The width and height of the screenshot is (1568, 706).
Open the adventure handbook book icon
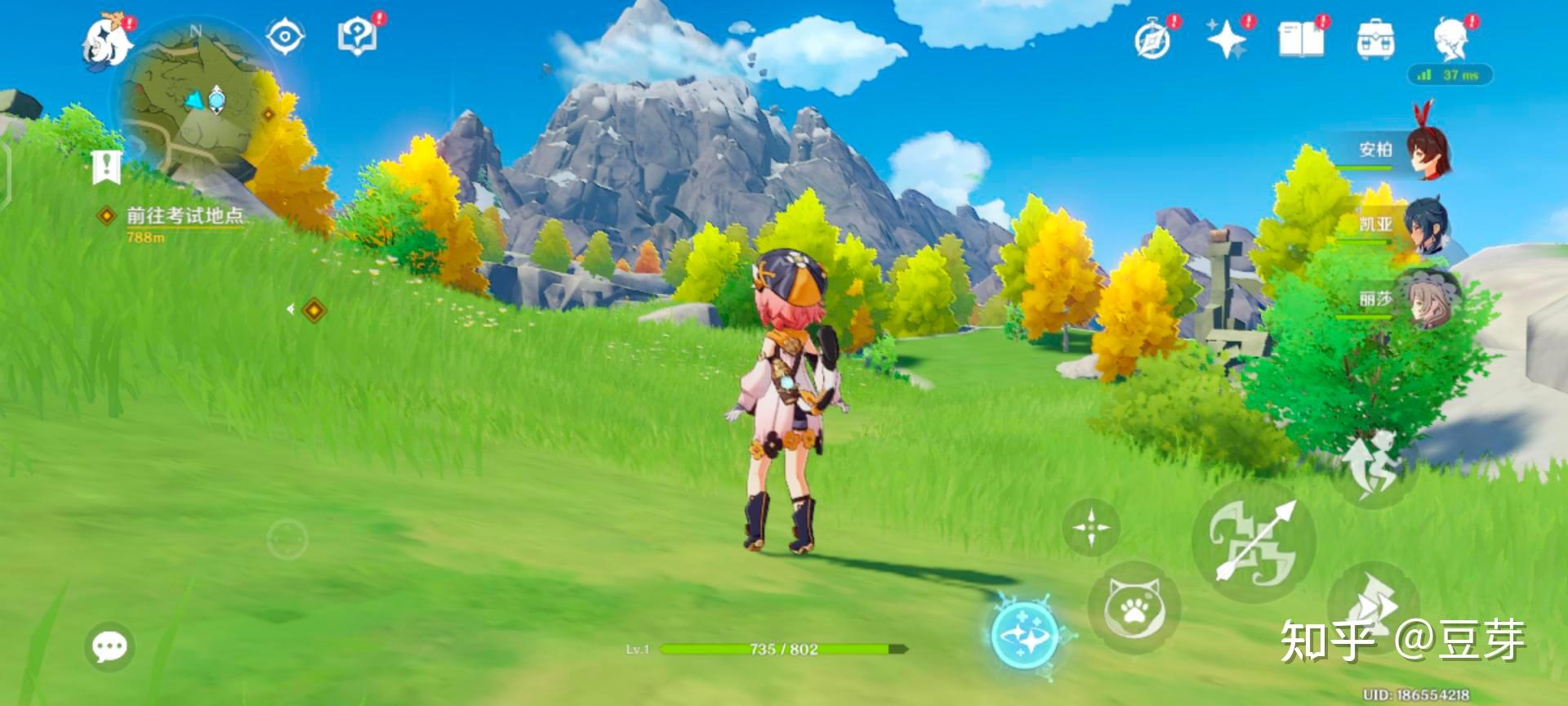pos(1301,39)
